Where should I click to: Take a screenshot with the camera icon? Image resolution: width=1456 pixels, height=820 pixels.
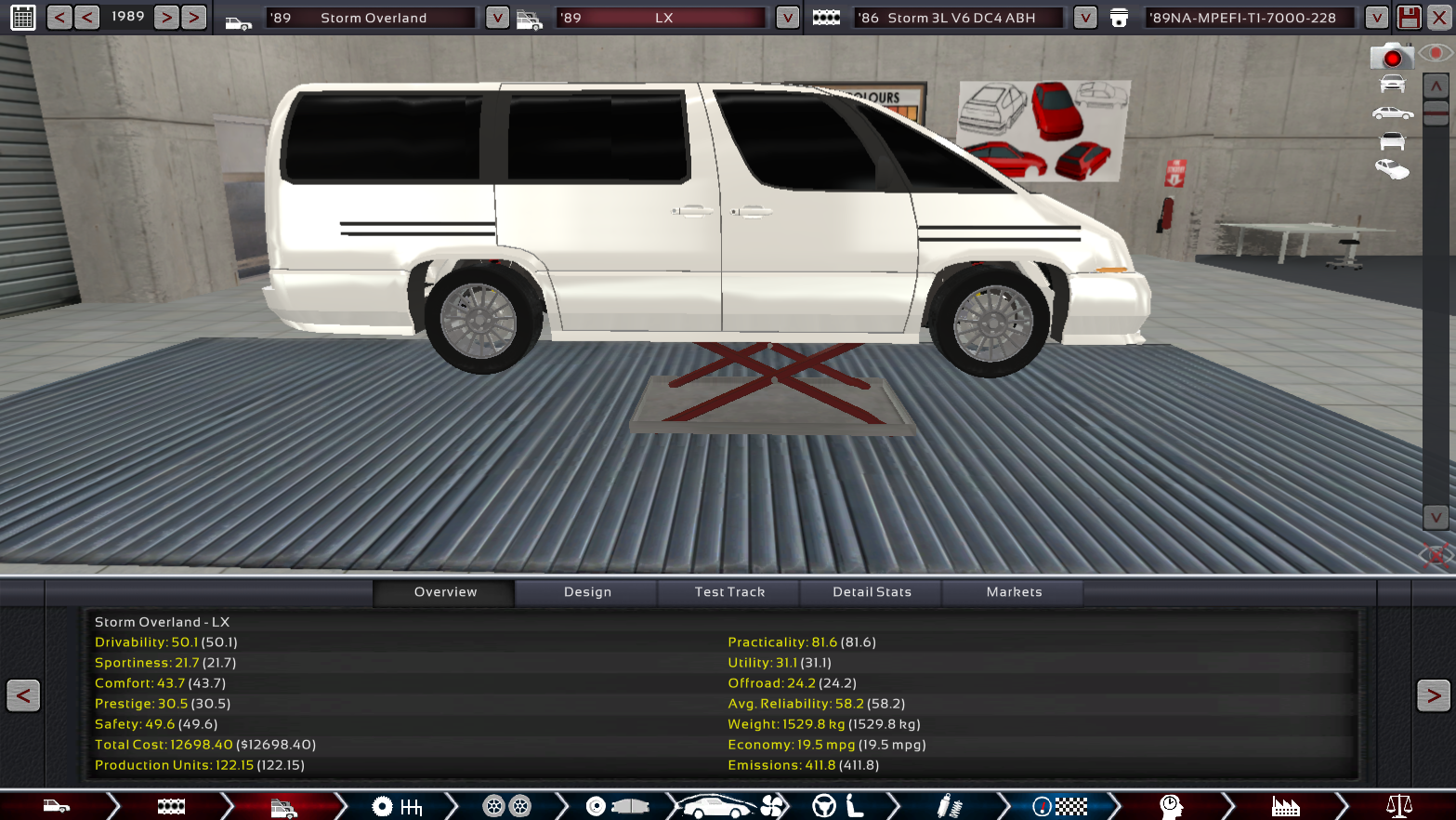coord(1391,58)
